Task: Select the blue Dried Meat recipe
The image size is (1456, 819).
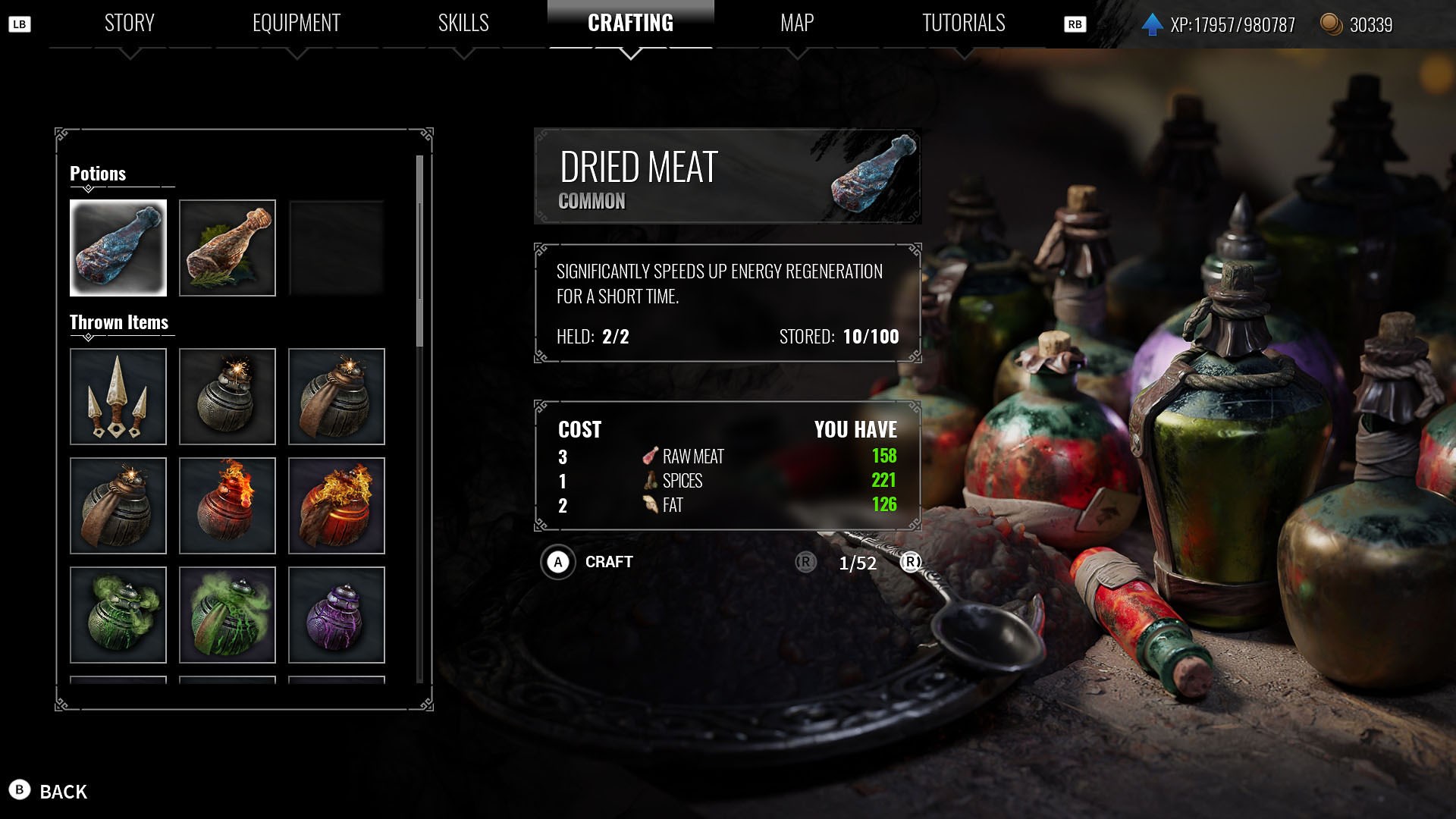Action: 118,248
